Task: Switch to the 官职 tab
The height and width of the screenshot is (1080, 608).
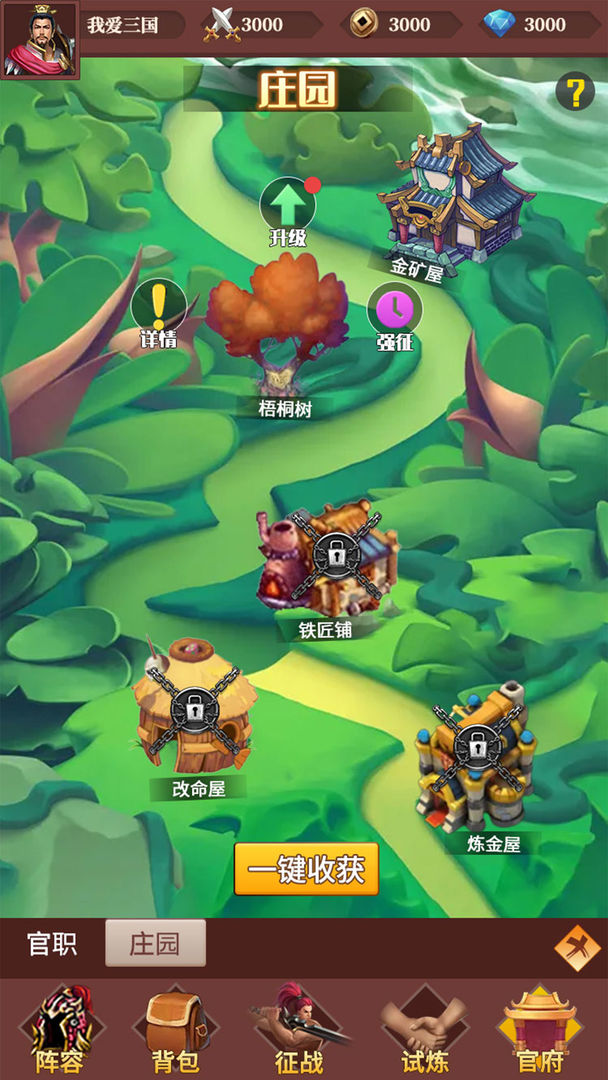Action: tap(52, 944)
